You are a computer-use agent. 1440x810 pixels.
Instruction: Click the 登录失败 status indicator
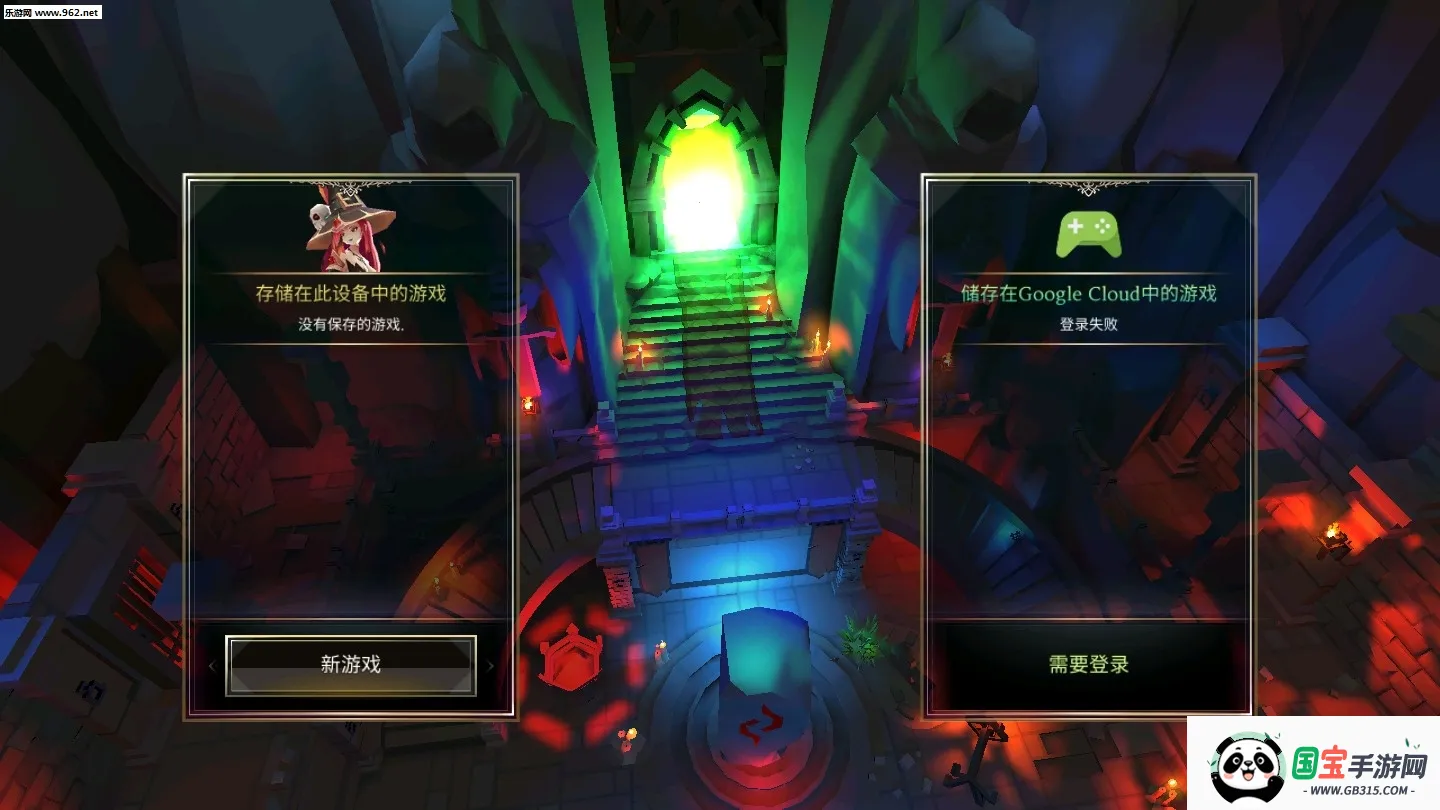coord(1086,326)
